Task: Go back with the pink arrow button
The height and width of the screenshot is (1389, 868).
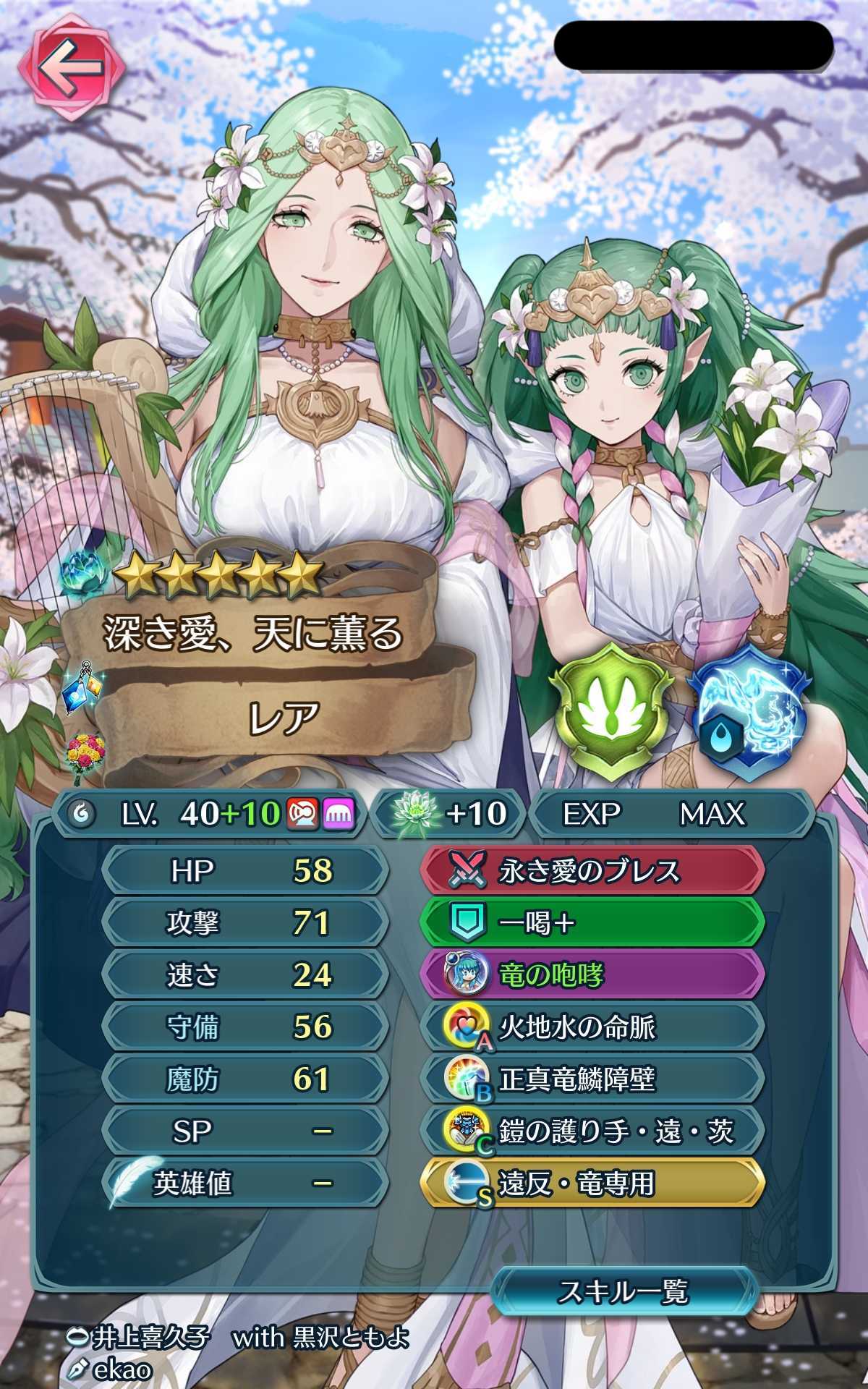Action: point(71,68)
